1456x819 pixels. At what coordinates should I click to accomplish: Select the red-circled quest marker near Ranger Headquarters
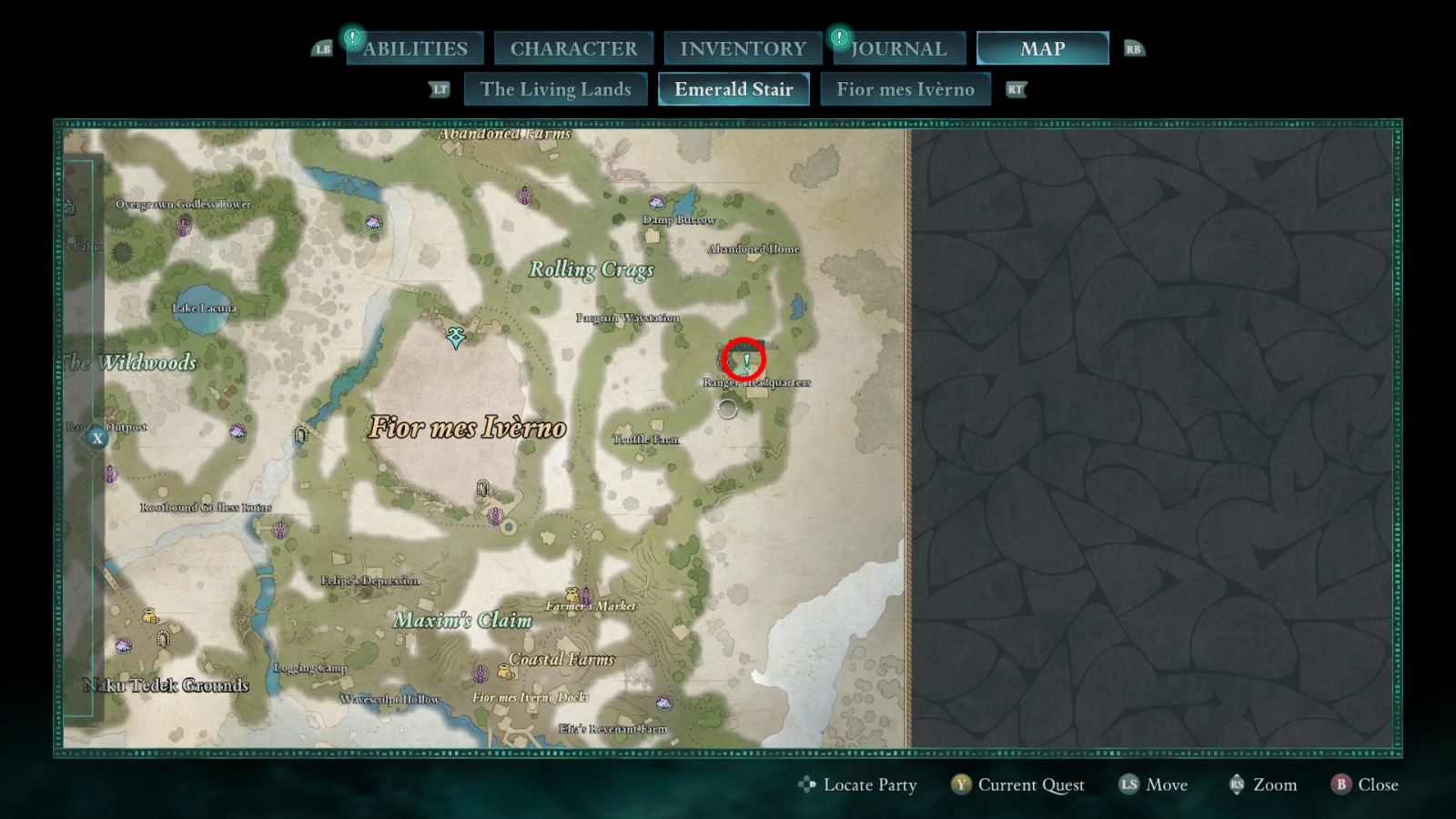[x=744, y=360]
